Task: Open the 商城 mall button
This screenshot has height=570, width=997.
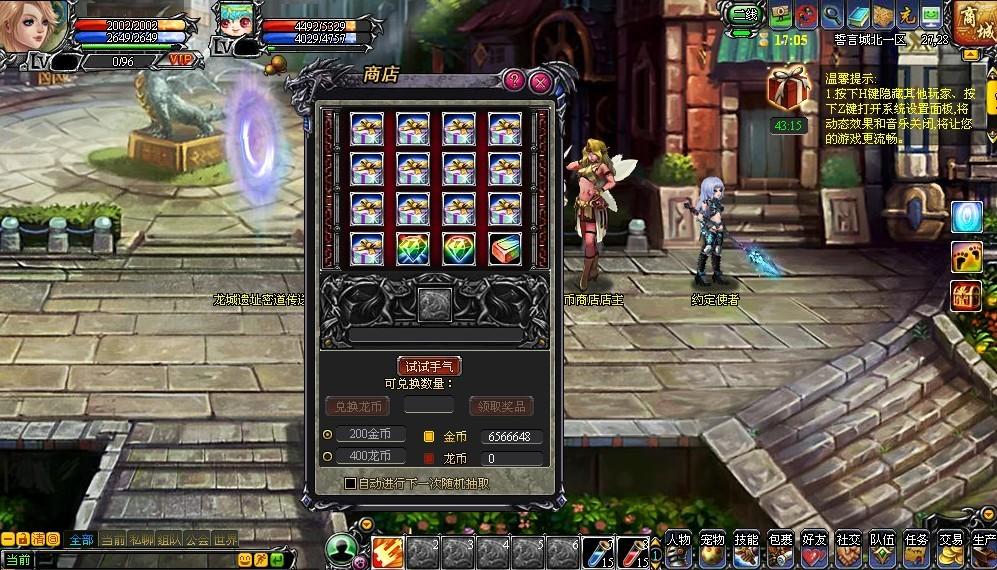Action: click(972, 22)
